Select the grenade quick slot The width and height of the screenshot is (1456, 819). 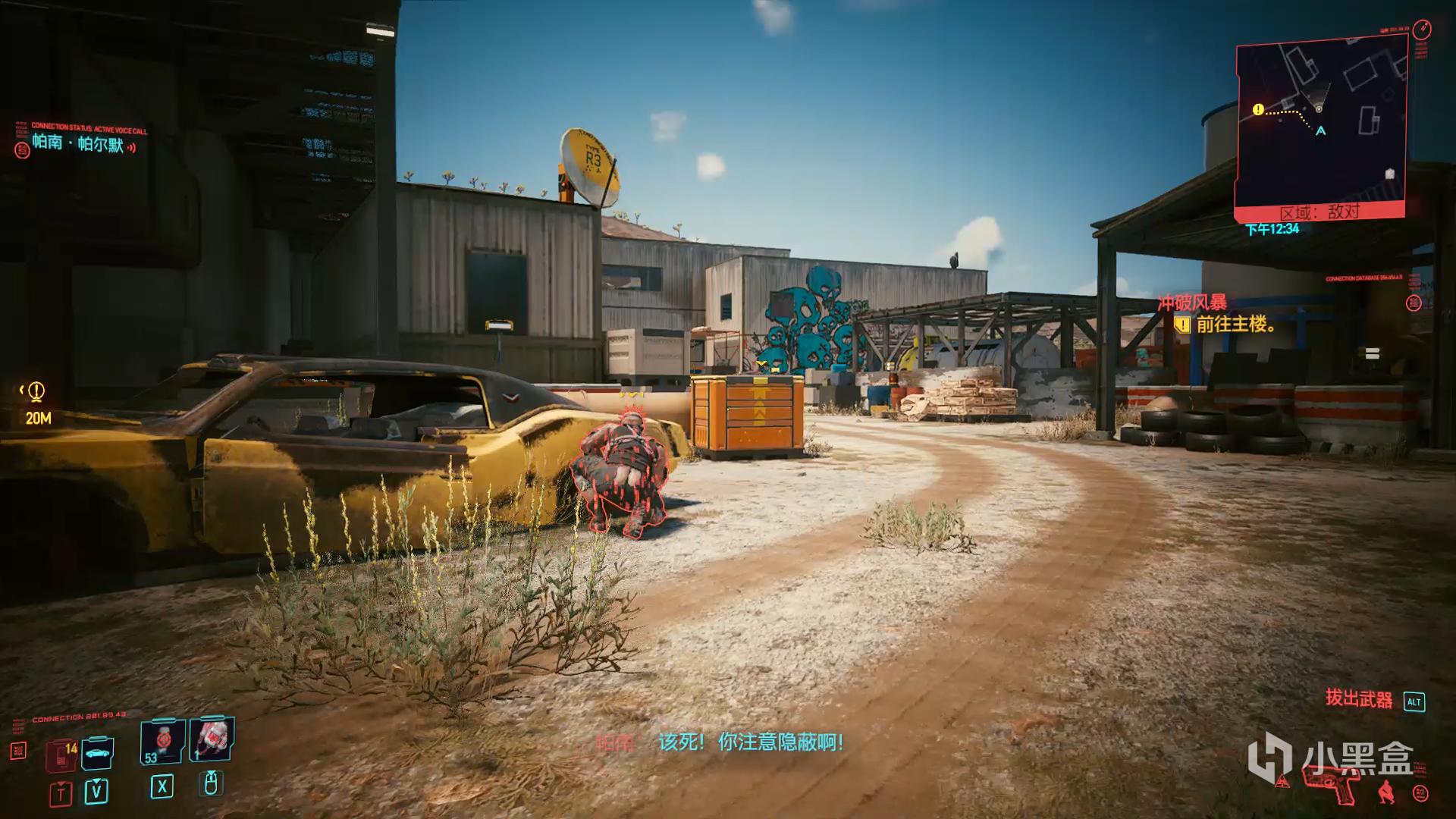coord(212,738)
